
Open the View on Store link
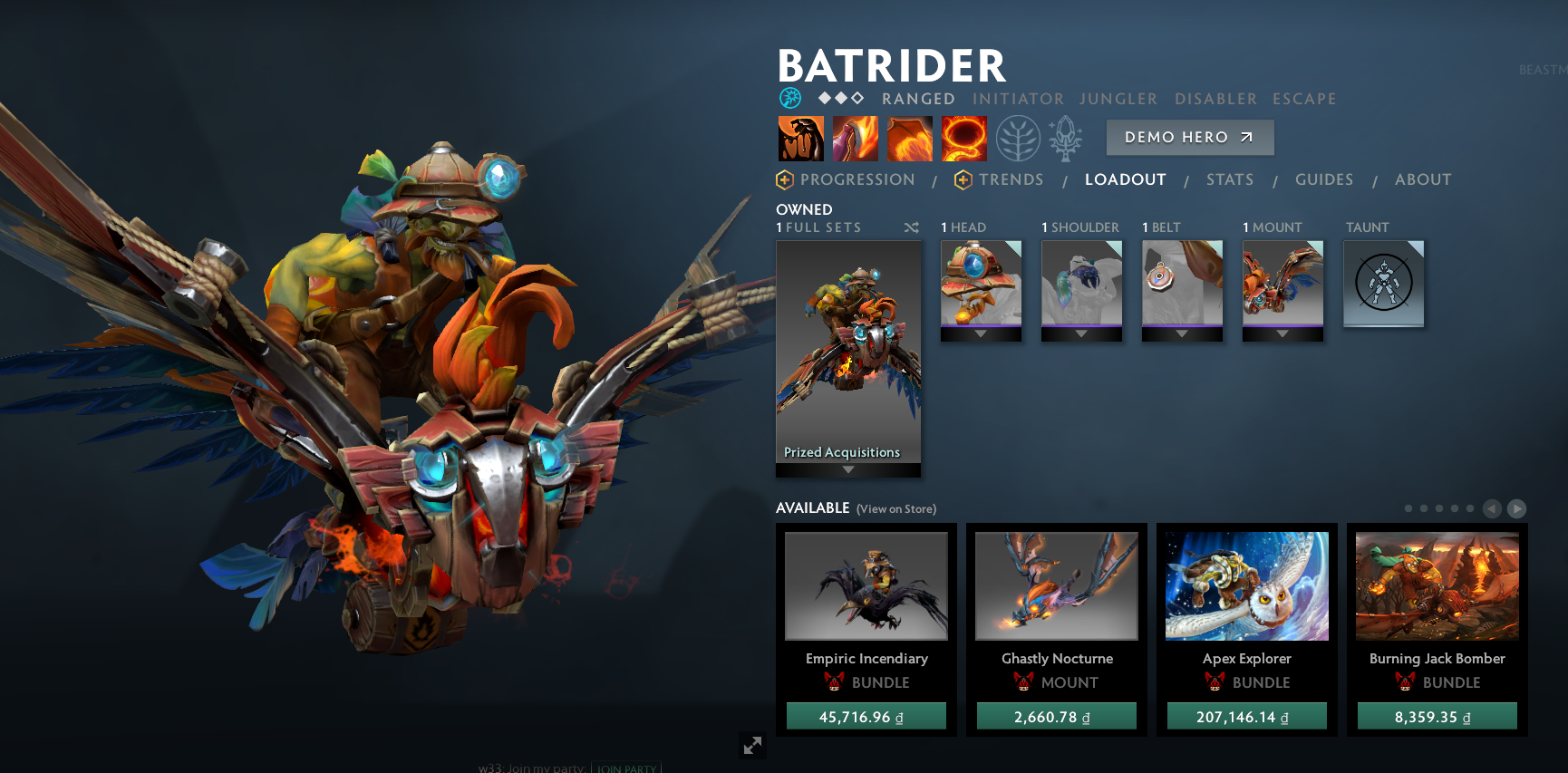point(895,509)
